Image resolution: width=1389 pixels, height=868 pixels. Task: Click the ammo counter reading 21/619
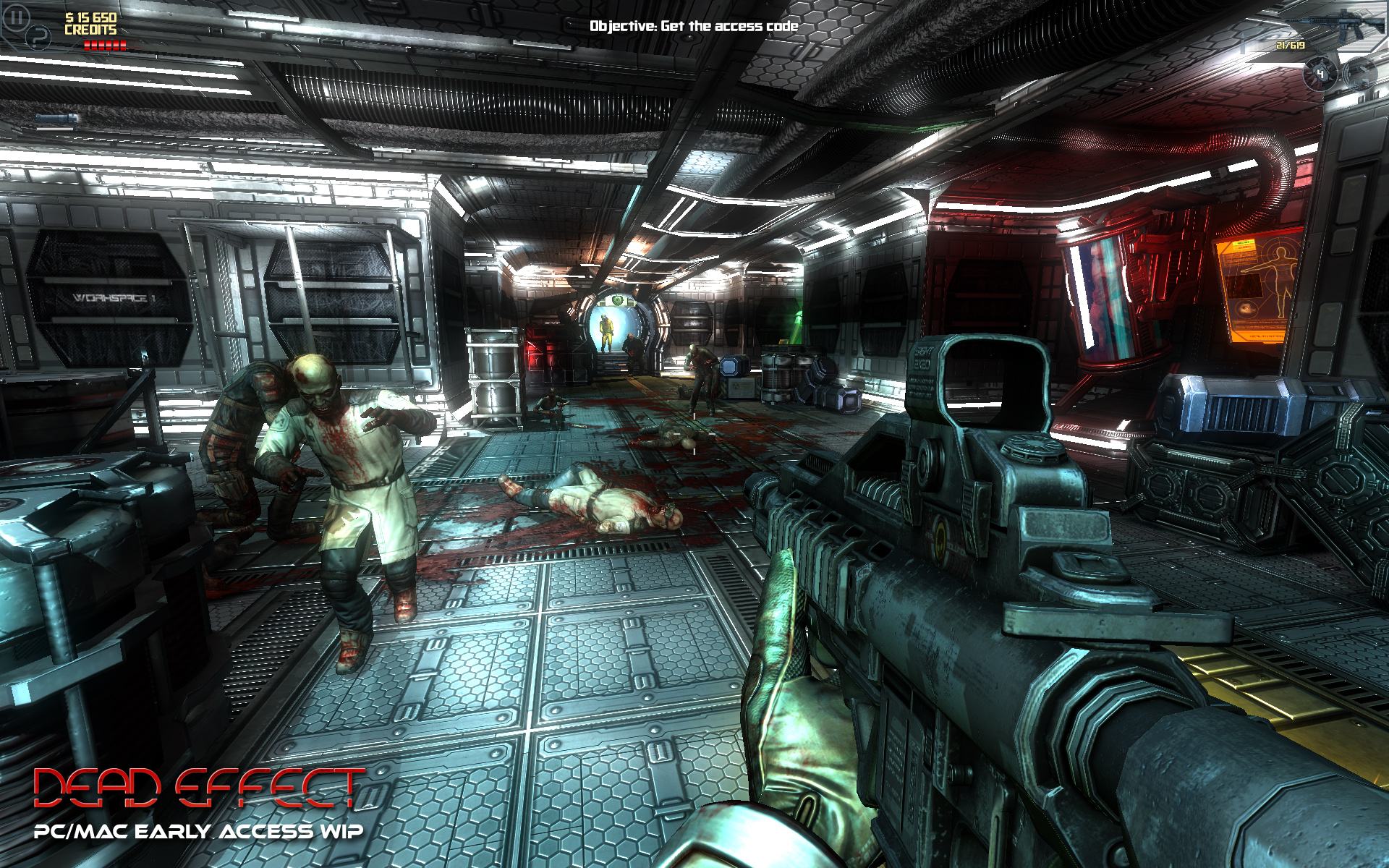point(1291,45)
